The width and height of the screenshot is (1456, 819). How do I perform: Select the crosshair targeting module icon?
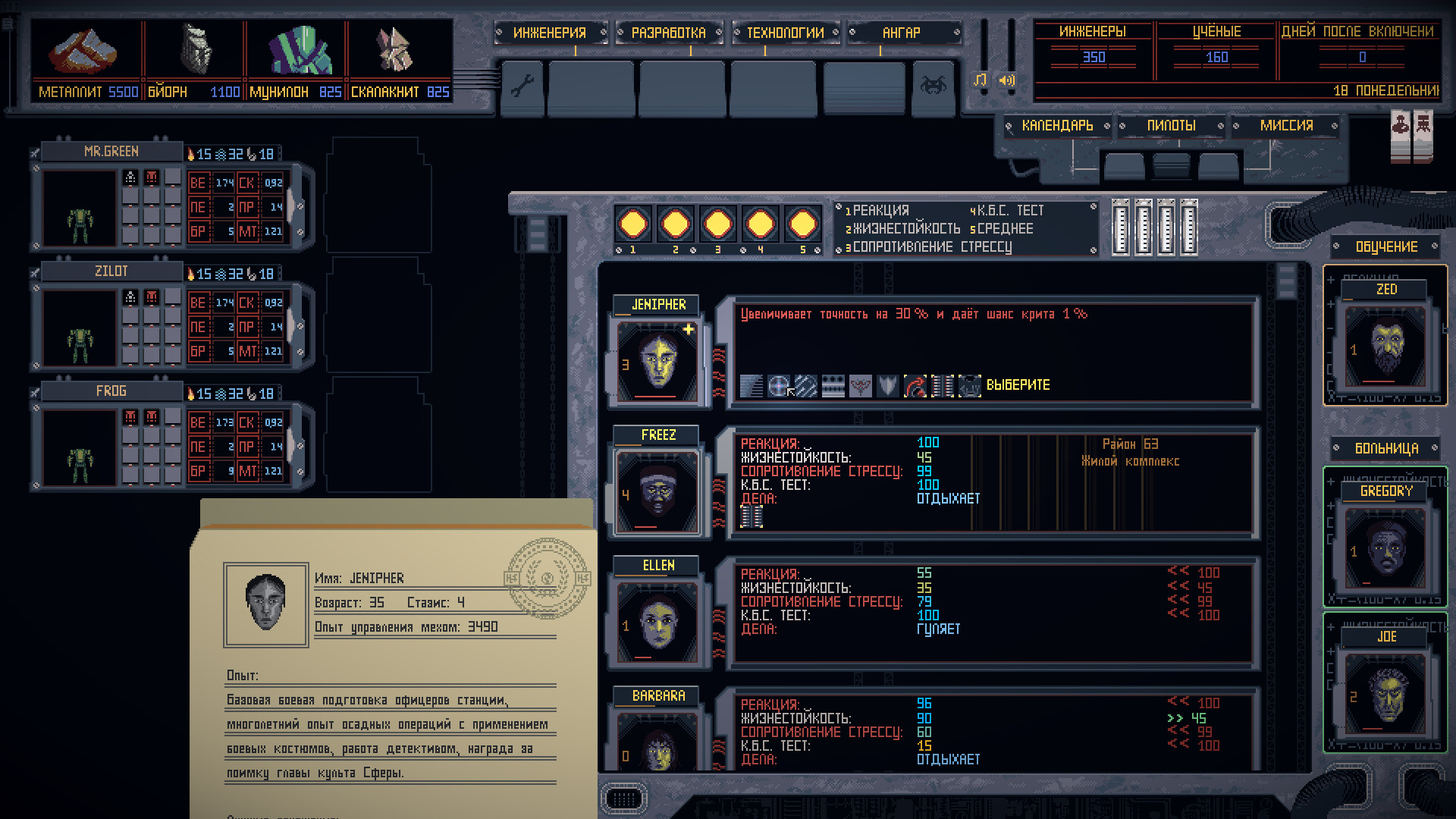tap(777, 386)
